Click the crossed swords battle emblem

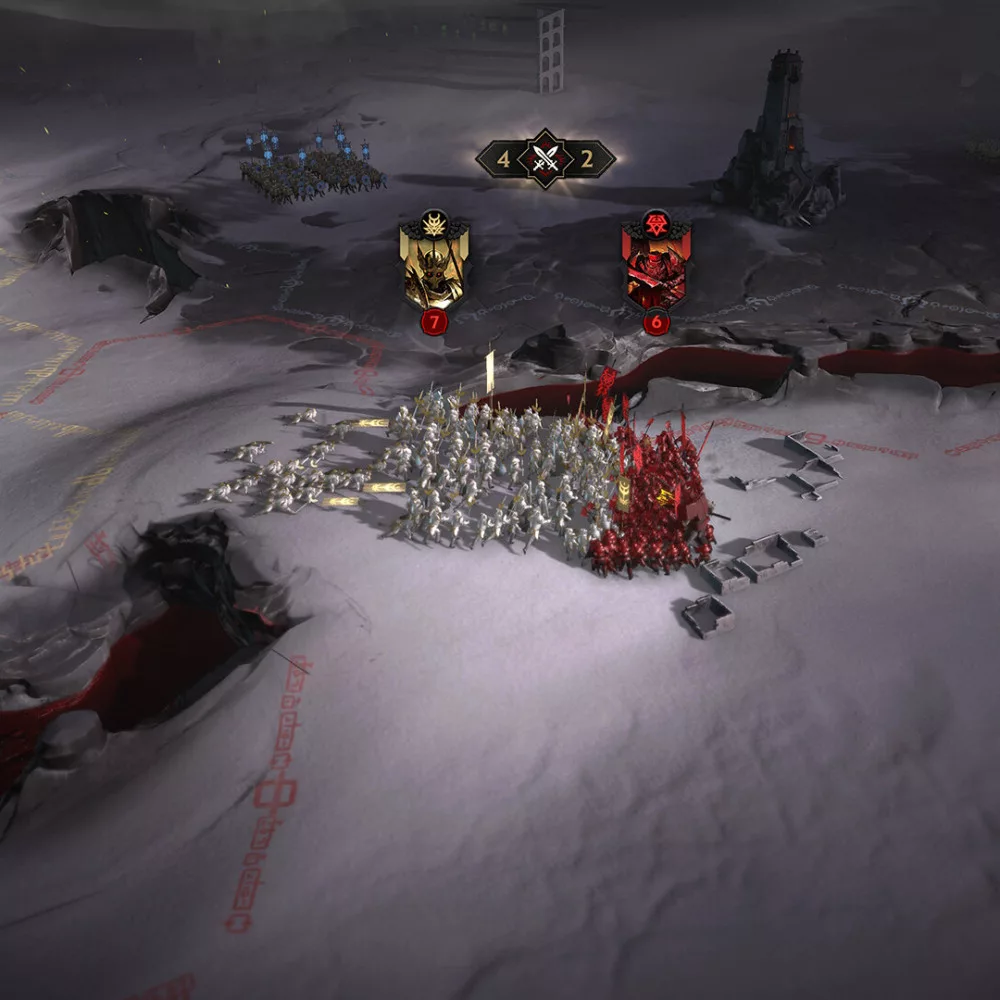(x=545, y=158)
